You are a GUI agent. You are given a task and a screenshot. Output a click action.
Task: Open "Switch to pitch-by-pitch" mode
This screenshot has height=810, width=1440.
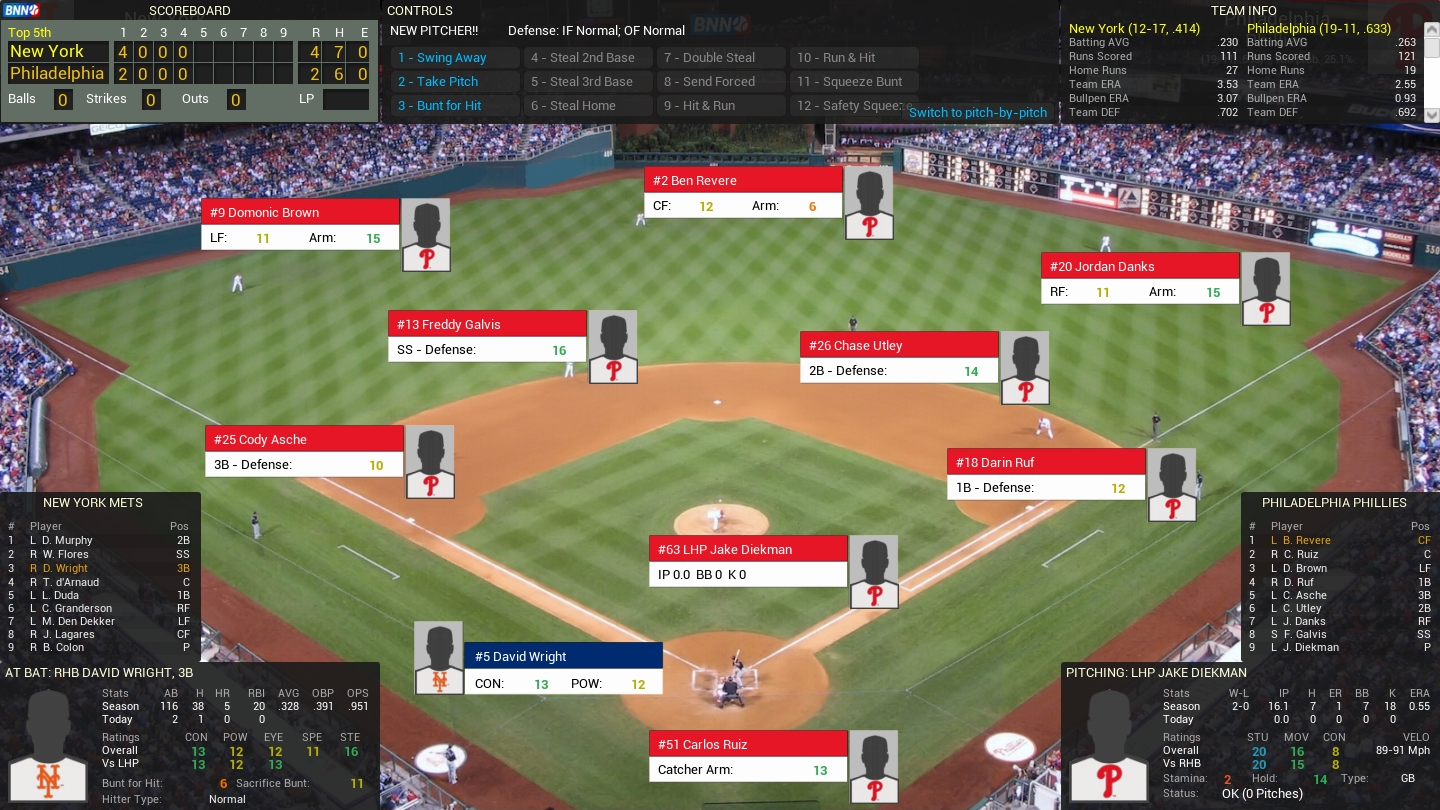click(x=977, y=113)
